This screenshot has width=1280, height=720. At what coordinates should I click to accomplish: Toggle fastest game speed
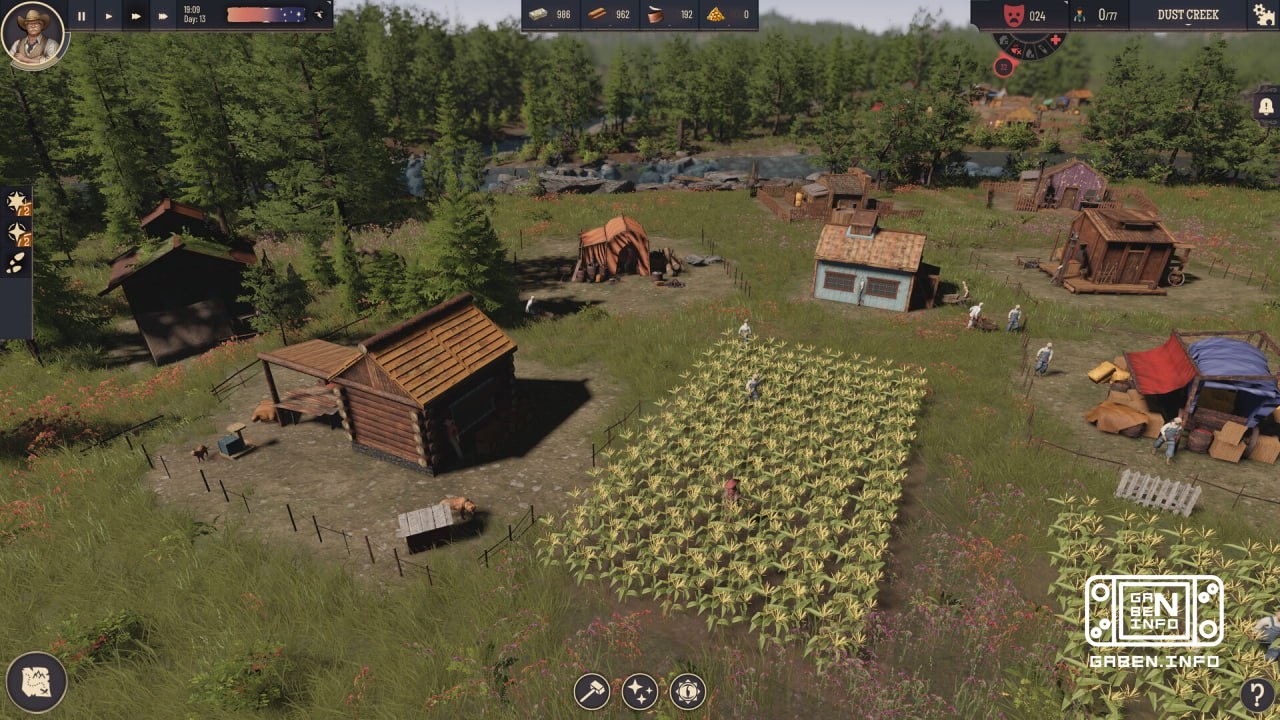(162, 15)
